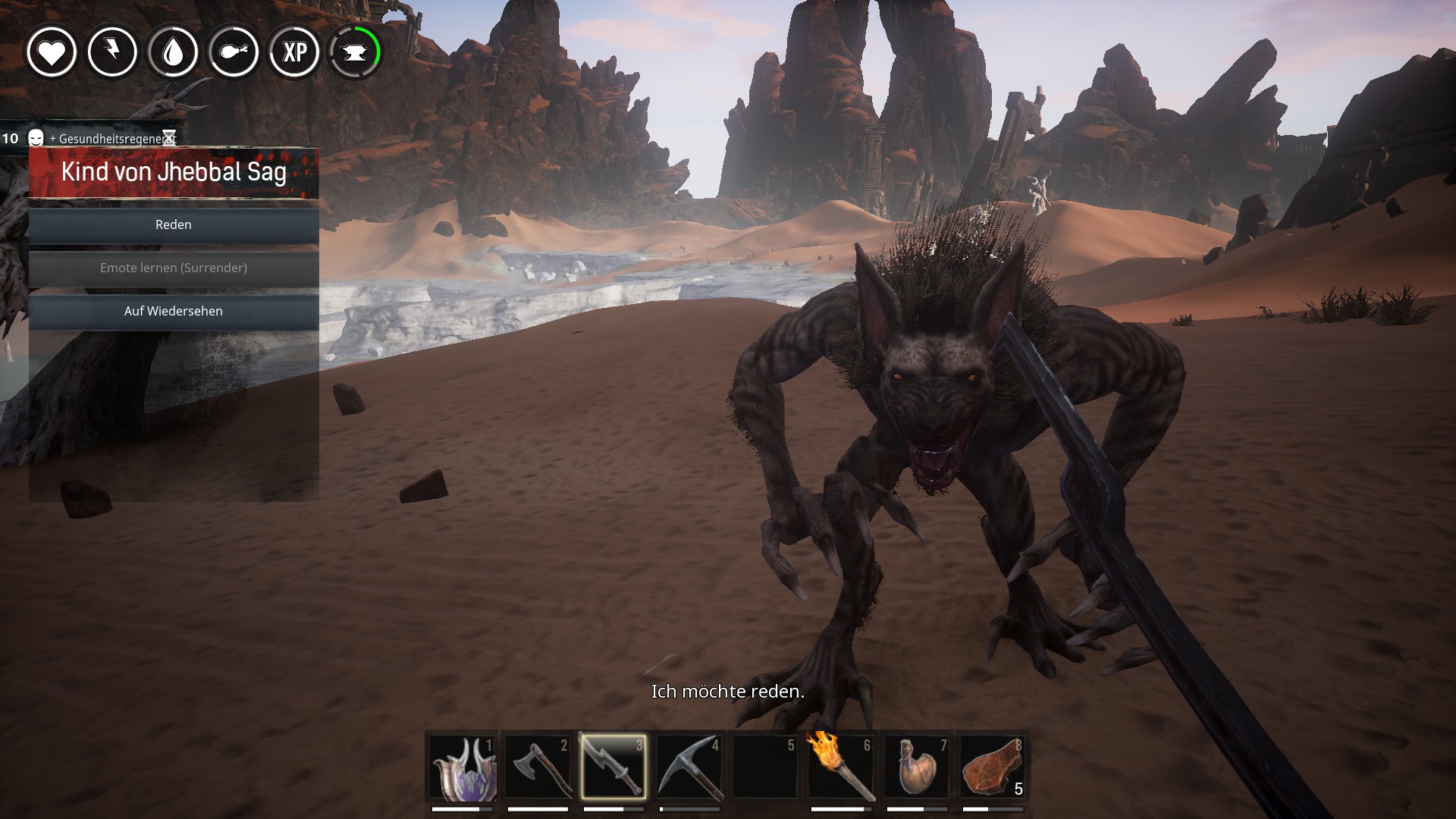Say Auf Wiedersehen to end conversation
Screen dimensions: 1456x819
tap(174, 312)
